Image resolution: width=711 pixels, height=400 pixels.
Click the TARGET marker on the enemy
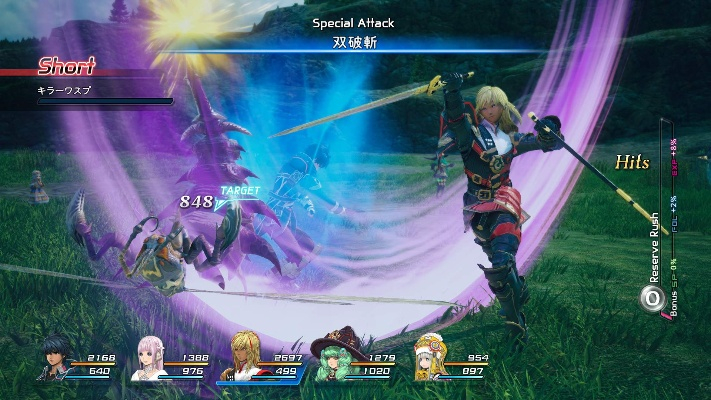pos(239,190)
